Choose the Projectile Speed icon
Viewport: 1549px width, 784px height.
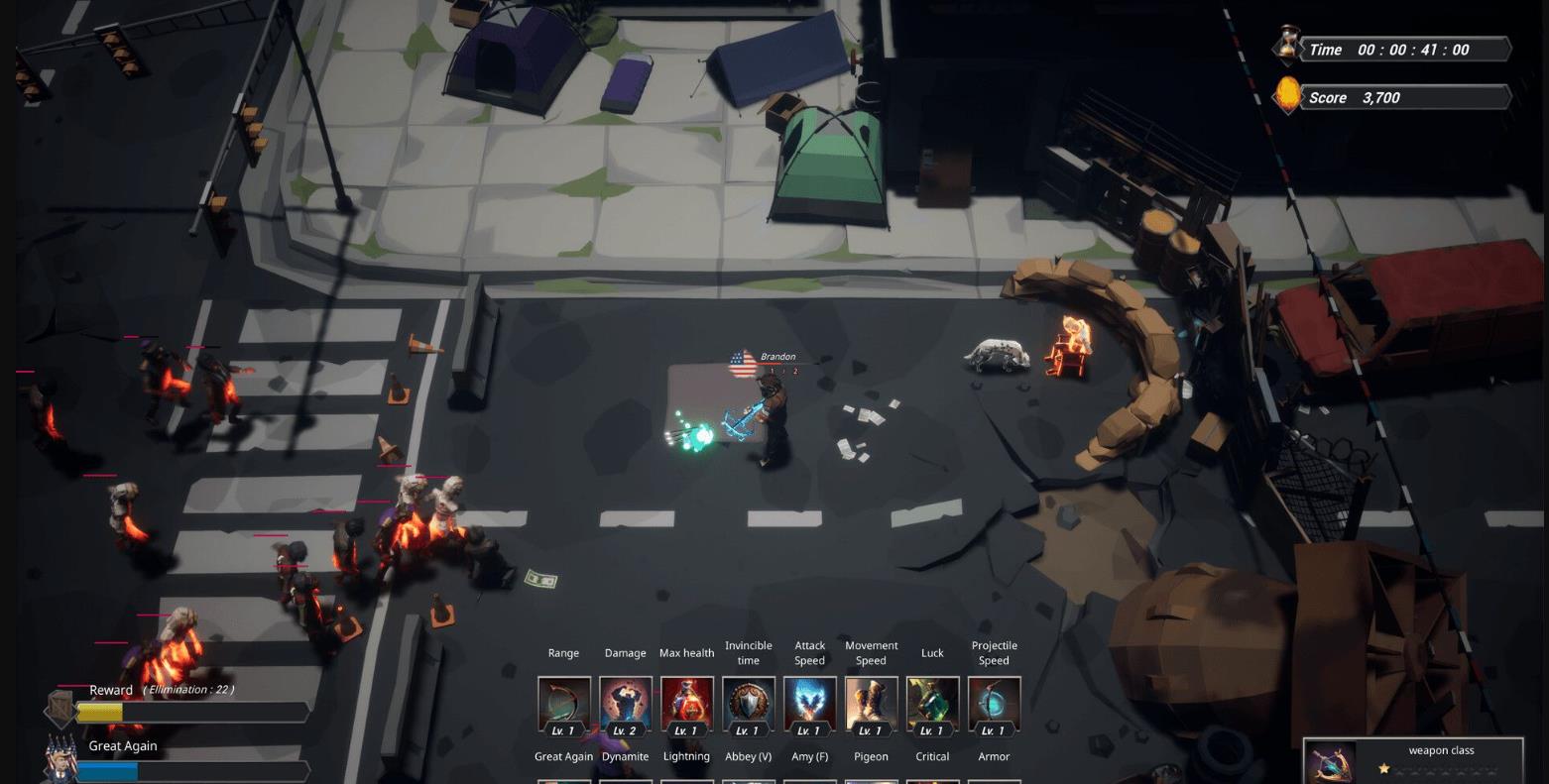point(994,705)
